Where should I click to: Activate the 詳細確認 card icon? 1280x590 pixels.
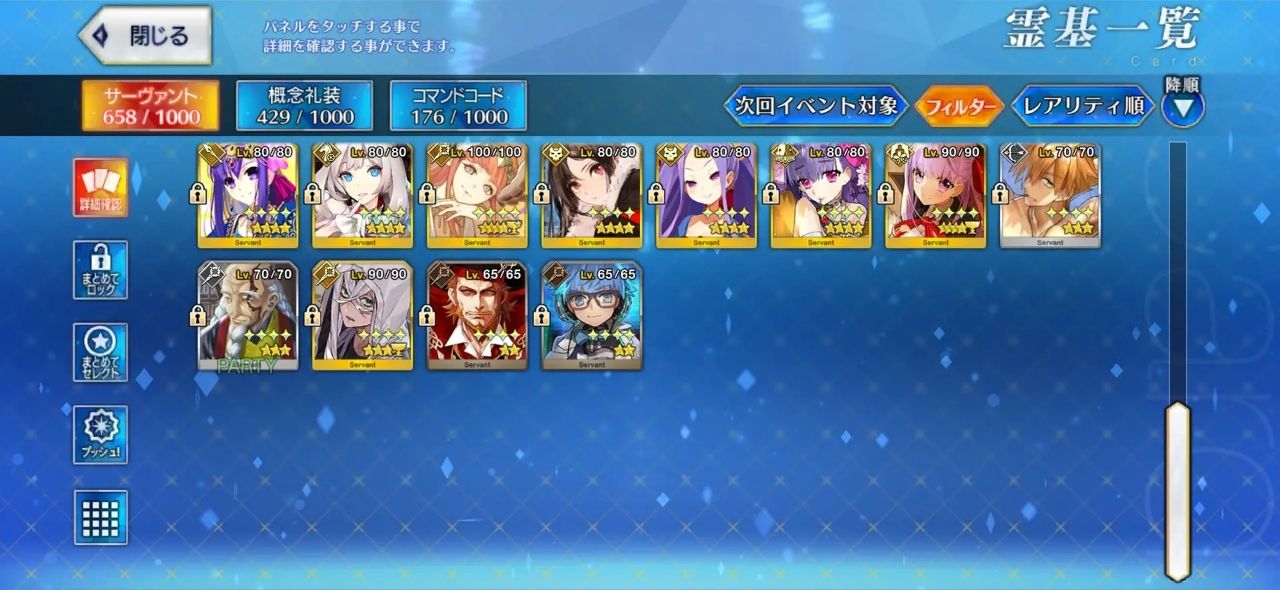pos(100,188)
